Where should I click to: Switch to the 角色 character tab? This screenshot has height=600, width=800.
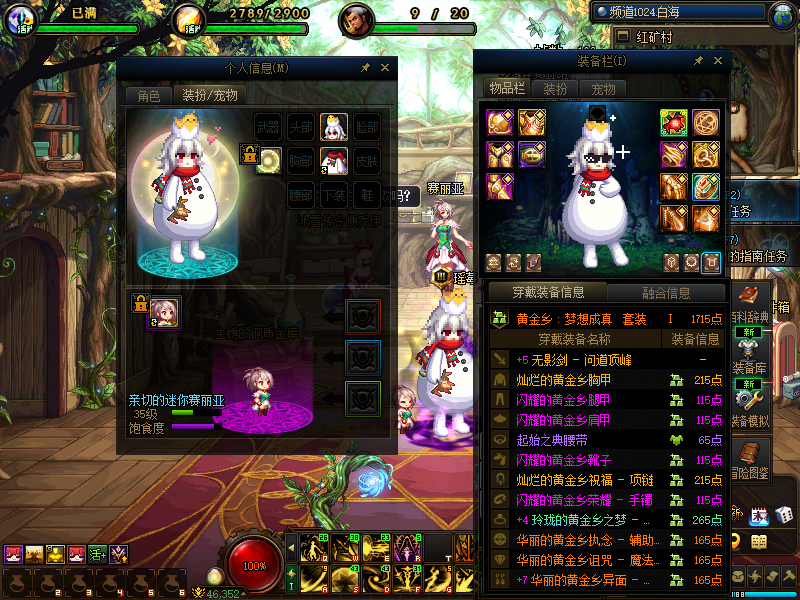click(148, 96)
